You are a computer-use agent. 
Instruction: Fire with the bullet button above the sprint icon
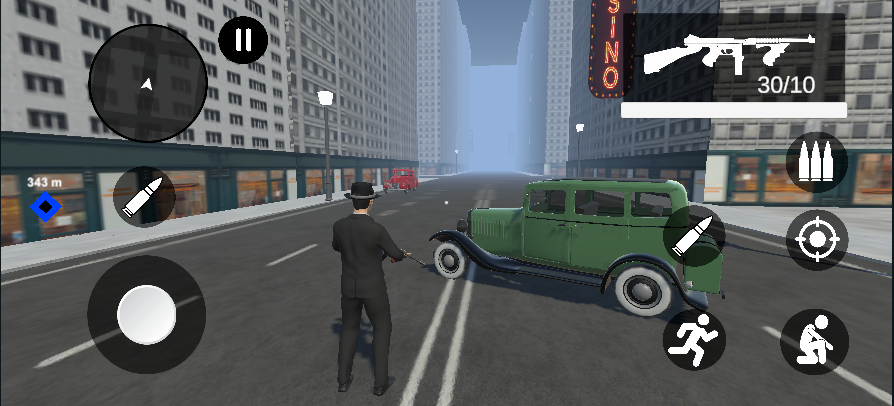[x=694, y=236]
